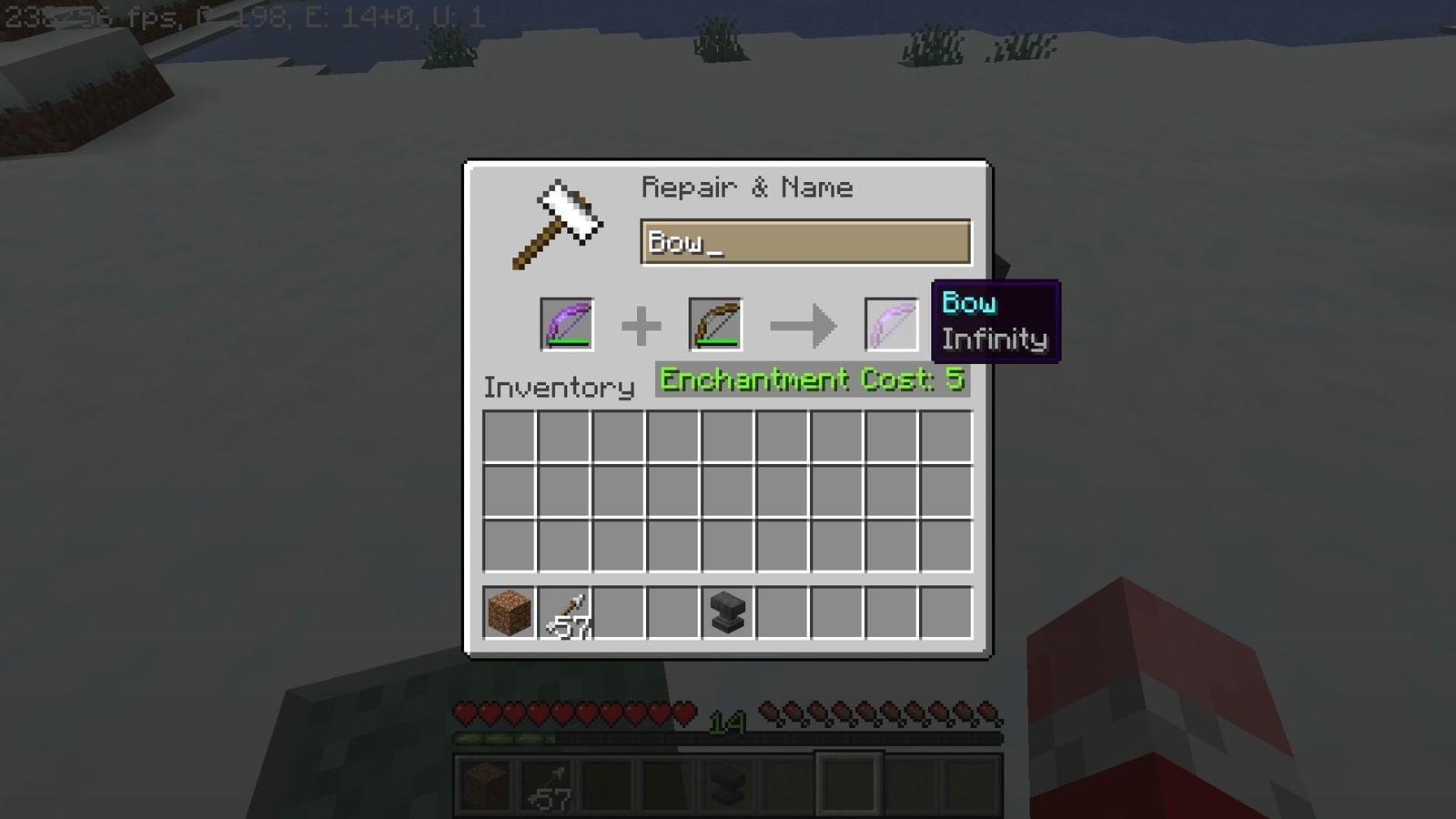This screenshot has width=1456, height=819.
Task: Select the anvil in the hotbar
Action: point(728,784)
